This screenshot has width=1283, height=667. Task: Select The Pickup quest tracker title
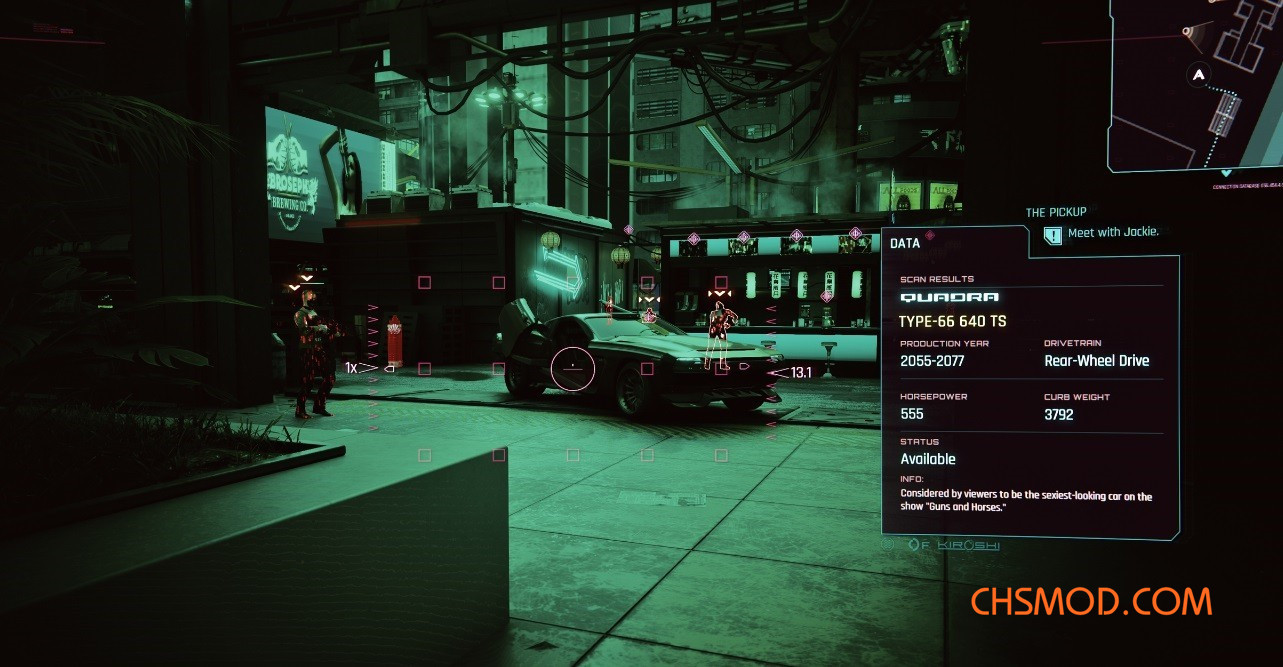point(1055,212)
